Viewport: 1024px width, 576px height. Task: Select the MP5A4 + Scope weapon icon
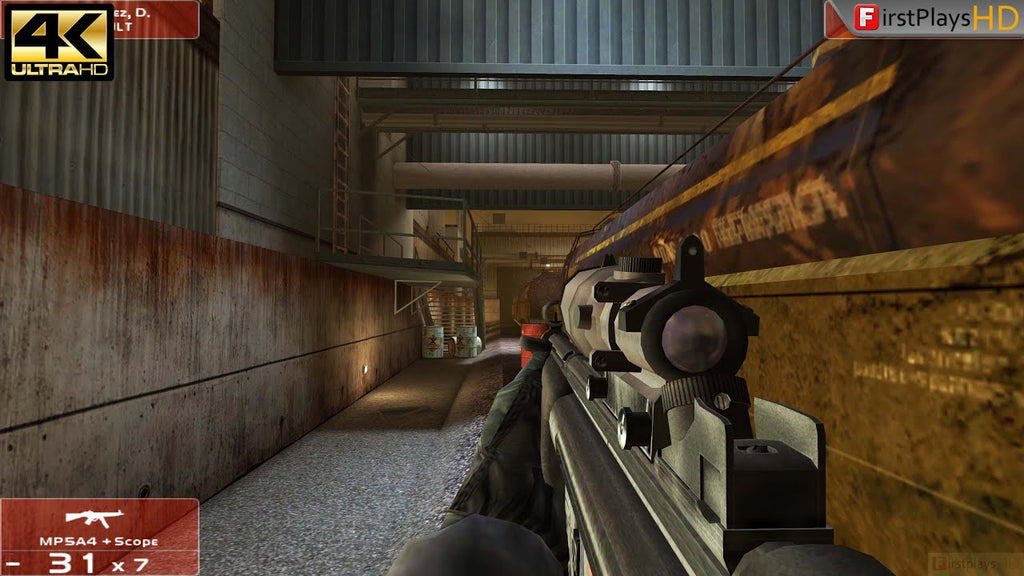pyautogui.click(x=93, y=518)
